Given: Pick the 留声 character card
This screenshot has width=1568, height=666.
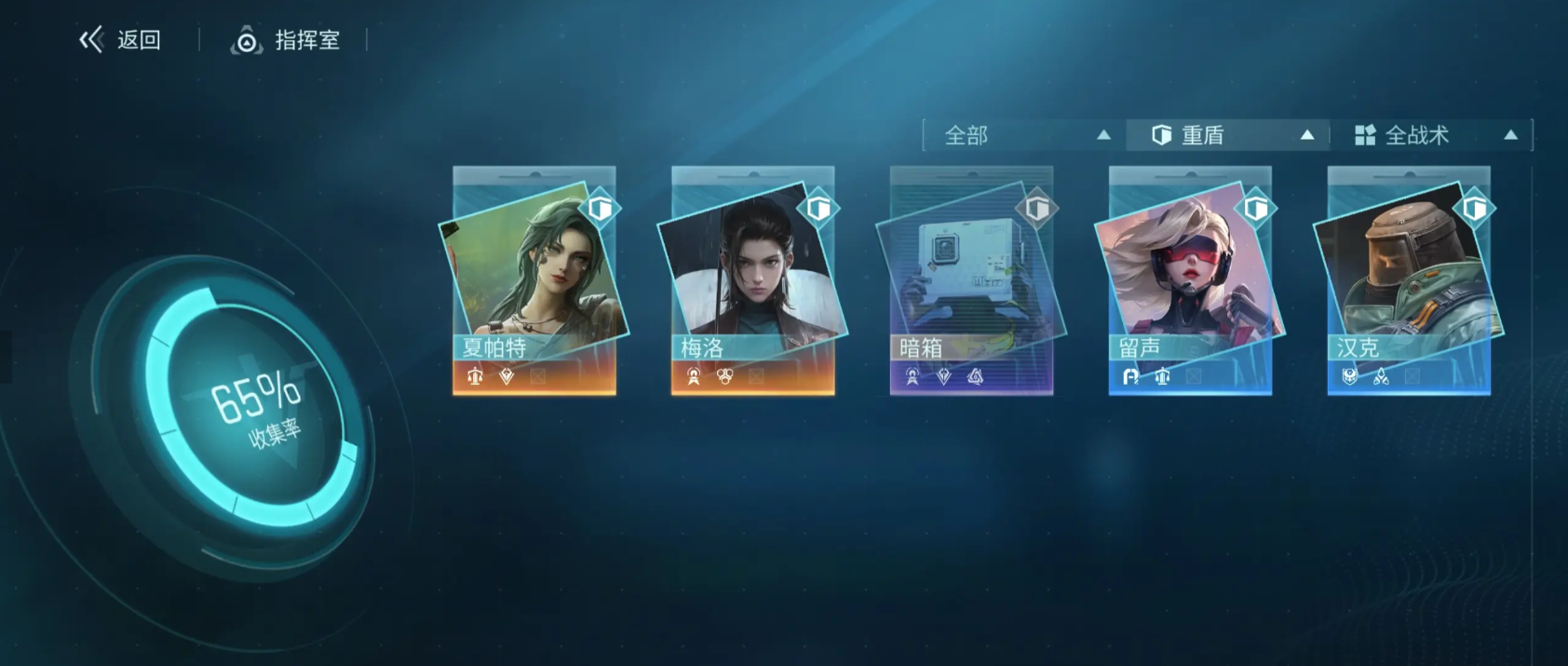Looking at the screenshot, I should (x=1190, y=279).
